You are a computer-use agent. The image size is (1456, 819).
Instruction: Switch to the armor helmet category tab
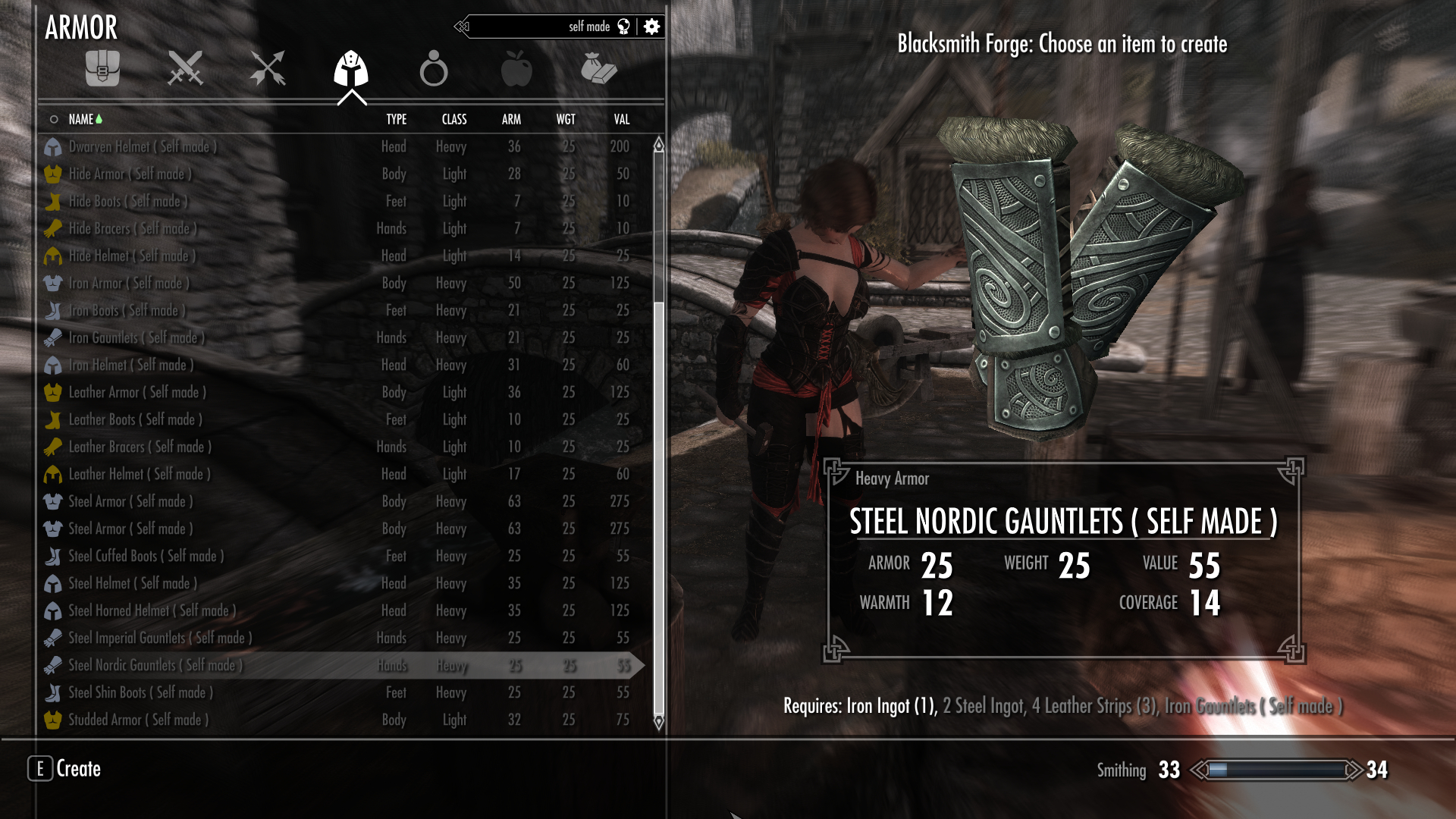(x=351, y=69)
